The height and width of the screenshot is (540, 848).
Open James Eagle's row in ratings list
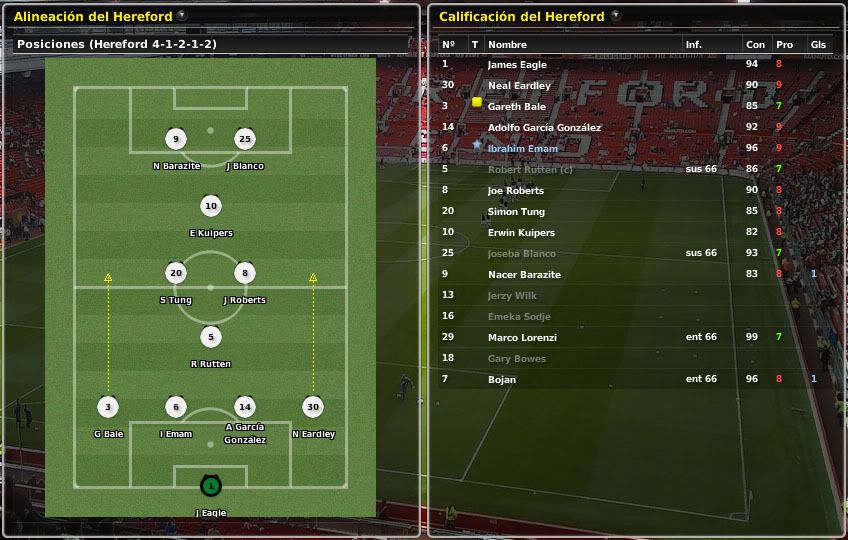click(x=516, y=65)
